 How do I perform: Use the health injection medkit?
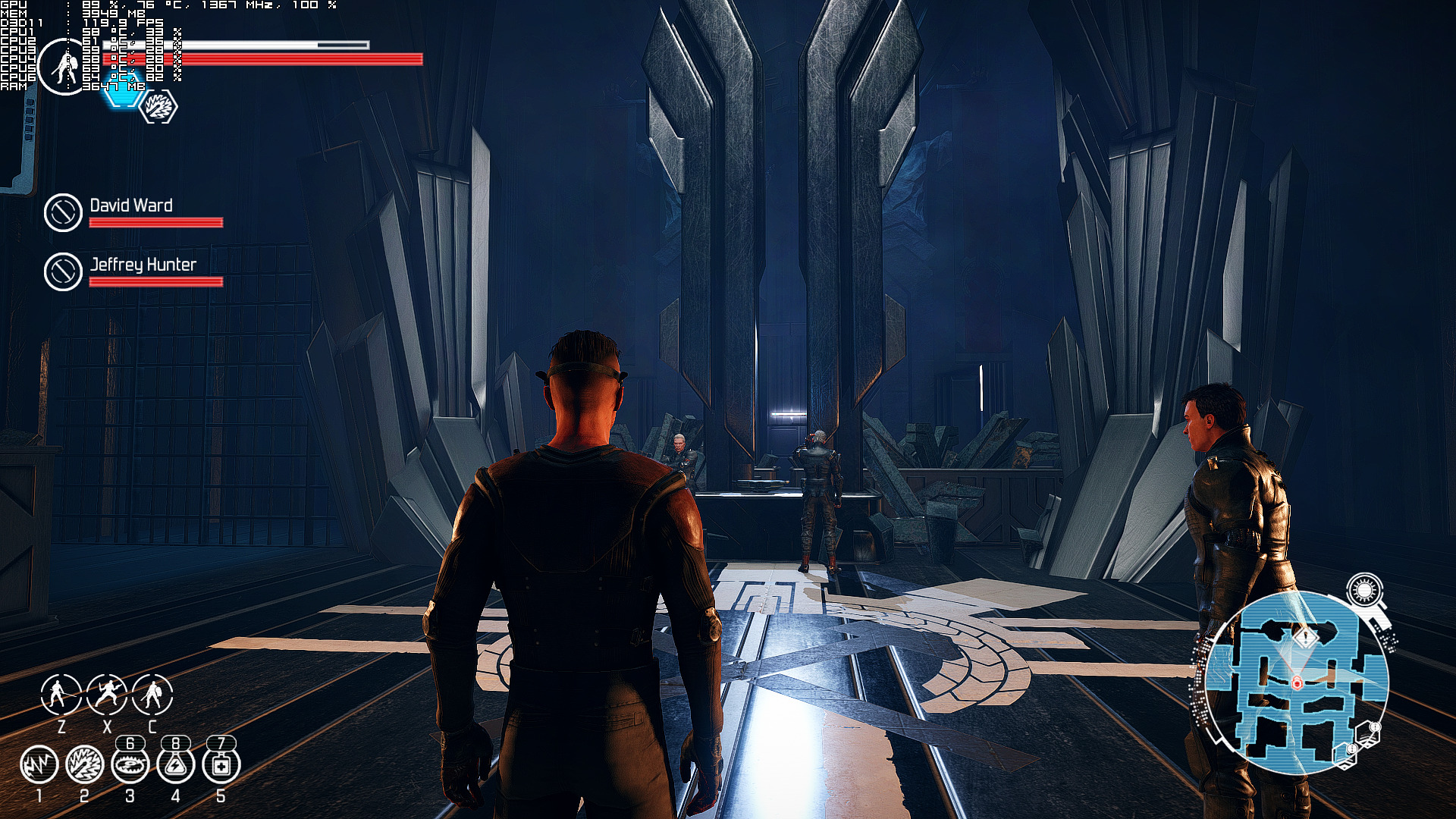[221, 766]
